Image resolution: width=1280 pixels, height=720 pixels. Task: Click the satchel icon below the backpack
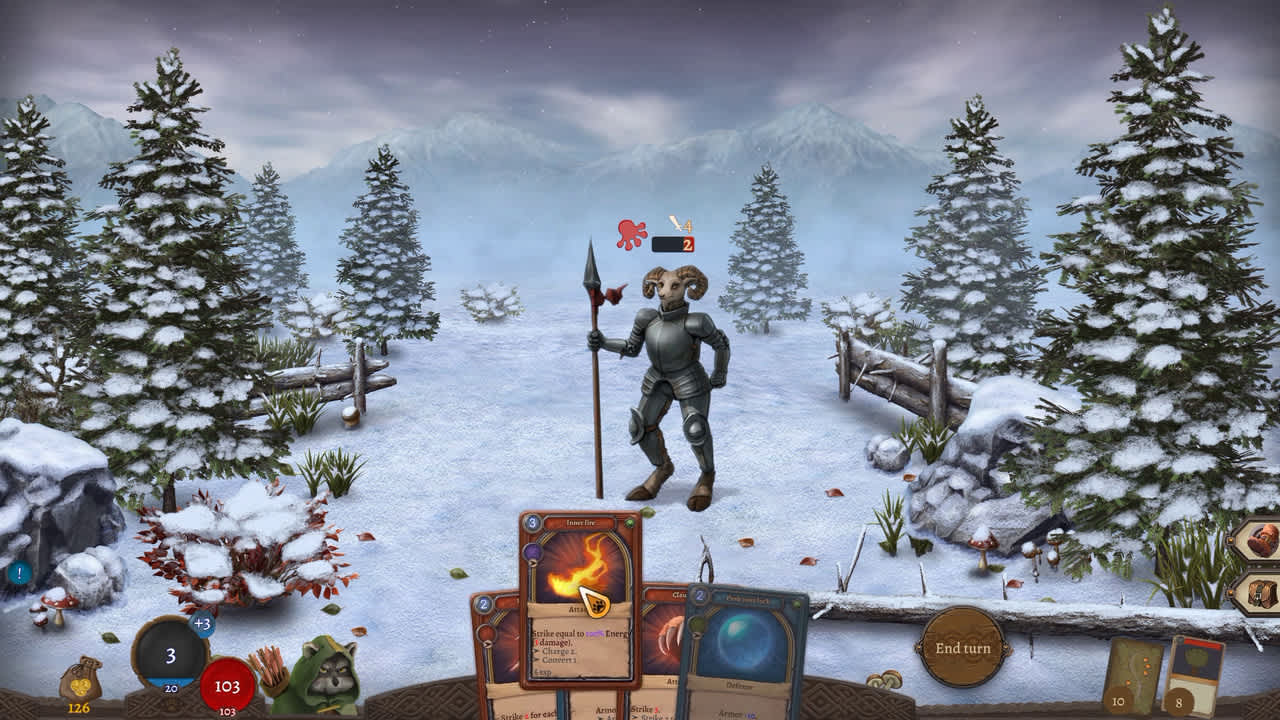tap(1262, 595)
